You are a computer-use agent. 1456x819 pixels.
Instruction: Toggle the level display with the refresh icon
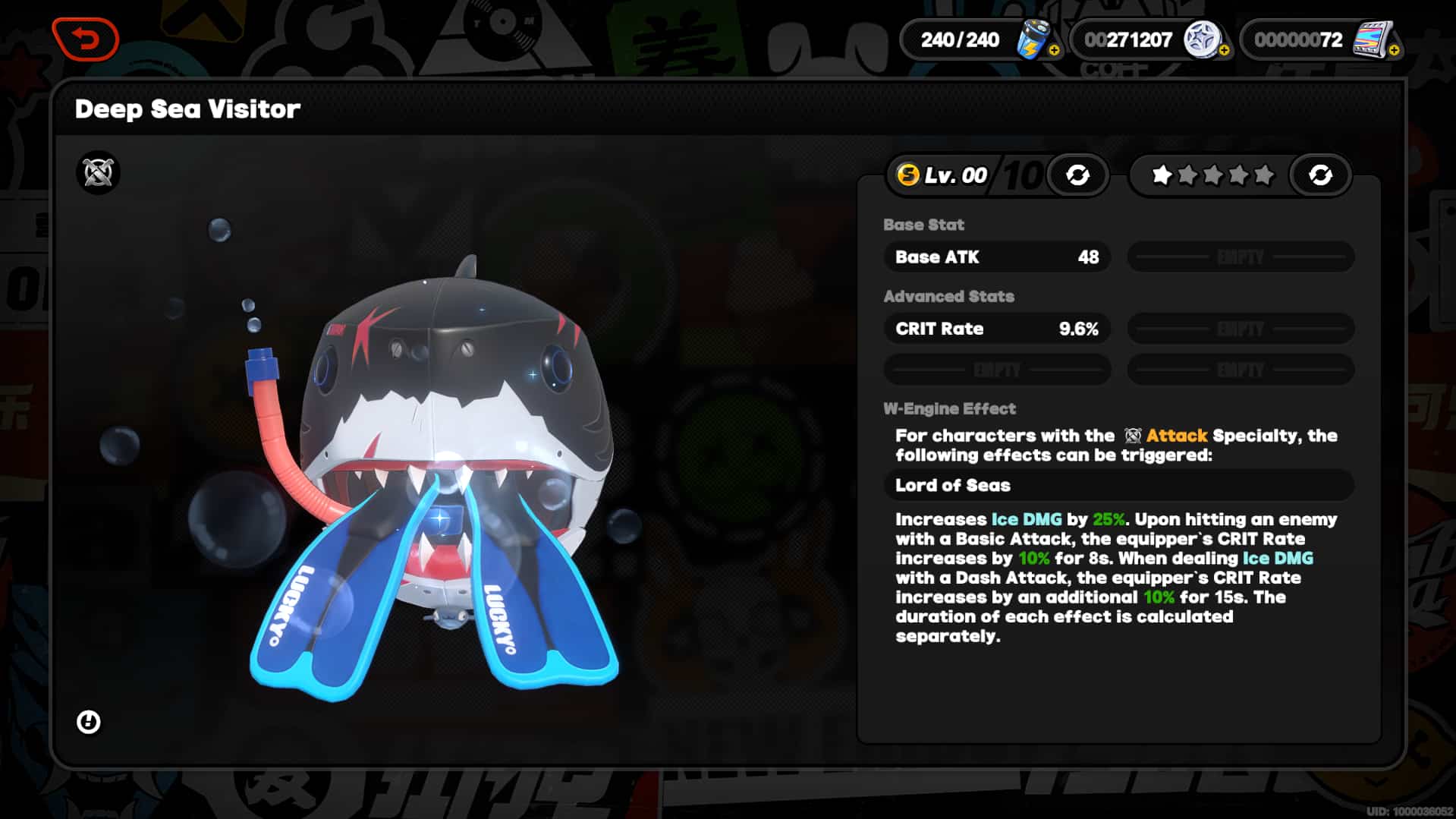(x=1079, y=175)
